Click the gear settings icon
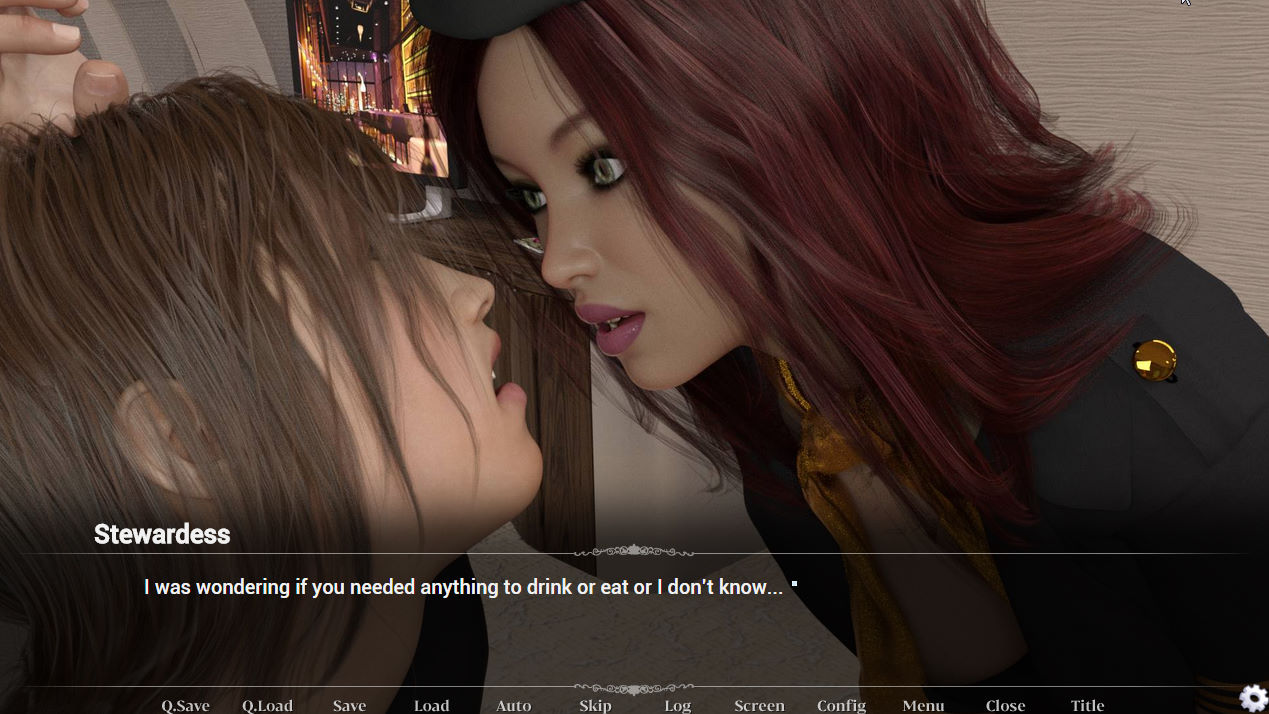Image resolution: width=1269 pixels, height=714 pixels. (1253, 698)
